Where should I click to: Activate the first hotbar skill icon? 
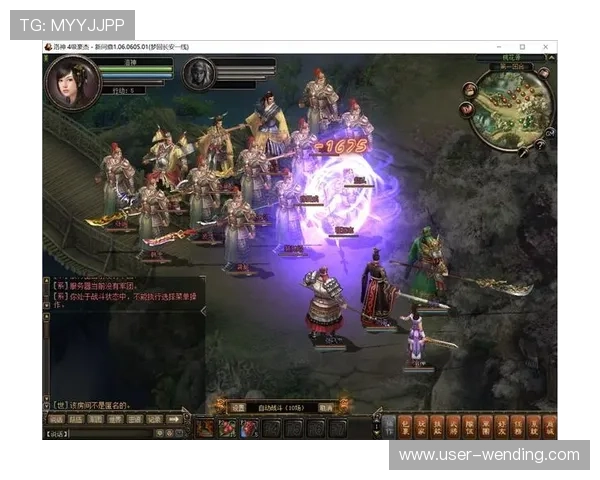click(x=205, y=428)
